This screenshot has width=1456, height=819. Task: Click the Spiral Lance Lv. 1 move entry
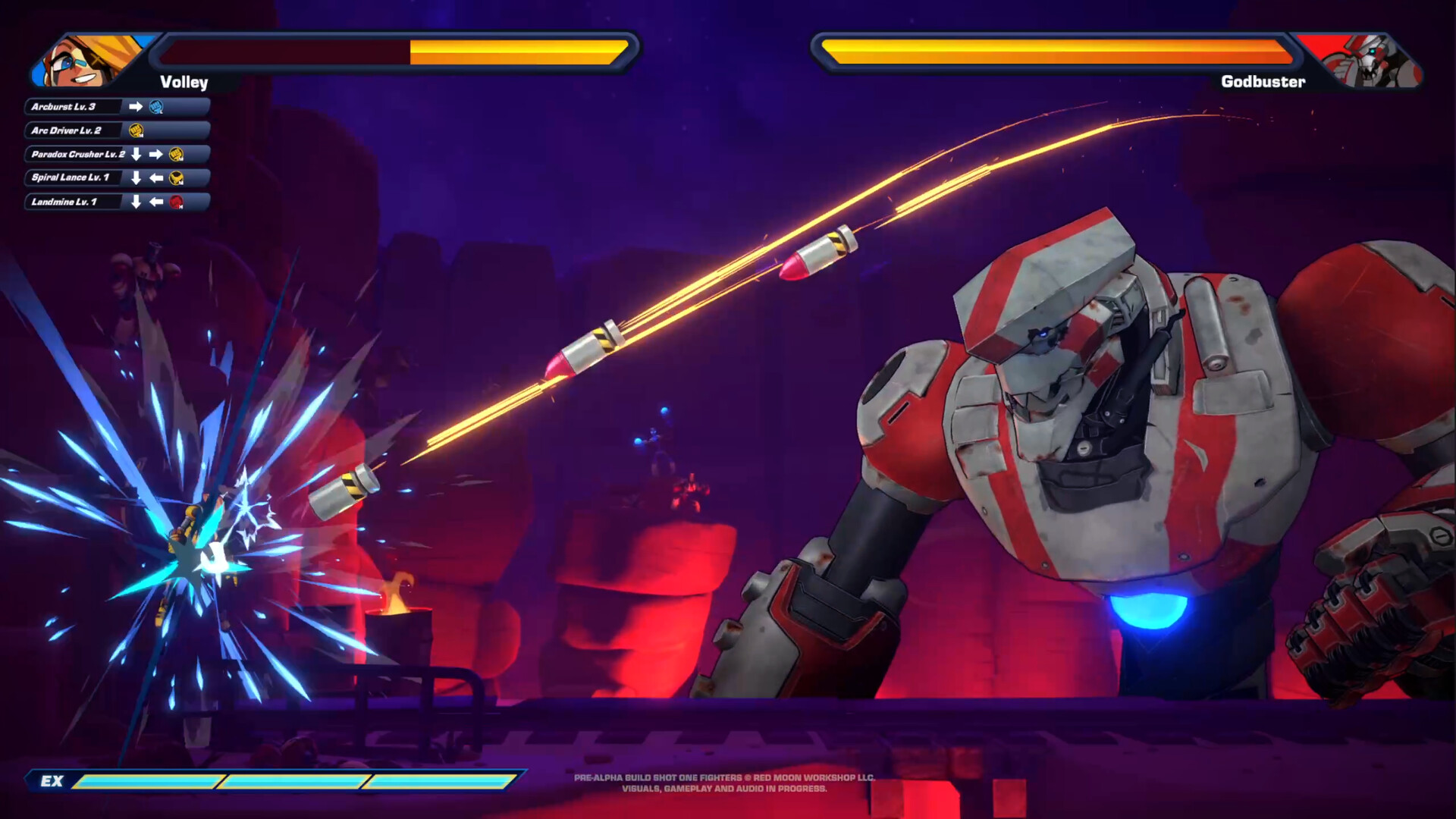tap(72, 178)
